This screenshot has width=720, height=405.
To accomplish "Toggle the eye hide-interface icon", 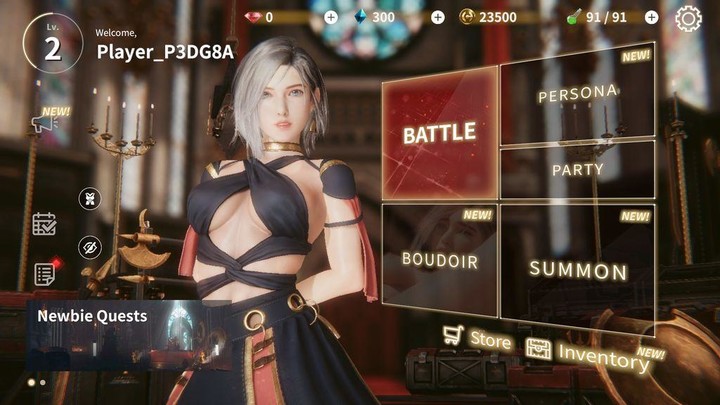I will point(90,247).
